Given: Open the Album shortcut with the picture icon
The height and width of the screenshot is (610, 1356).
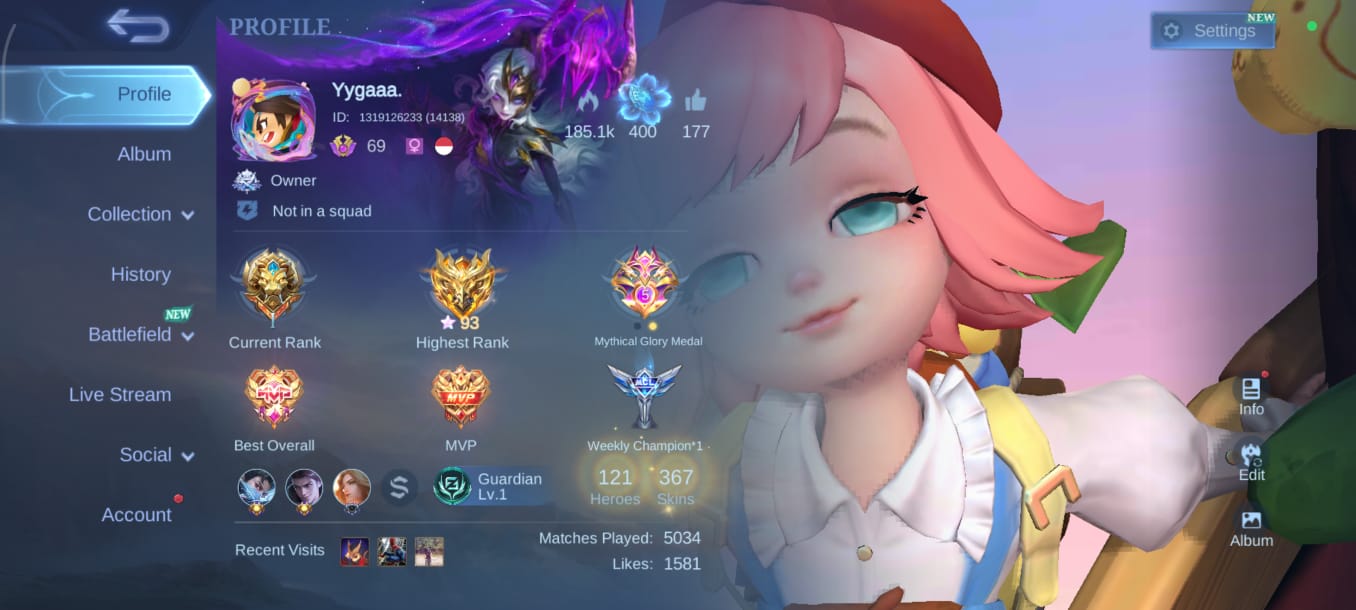Looking at the screenshot, I should [1251, 528].
